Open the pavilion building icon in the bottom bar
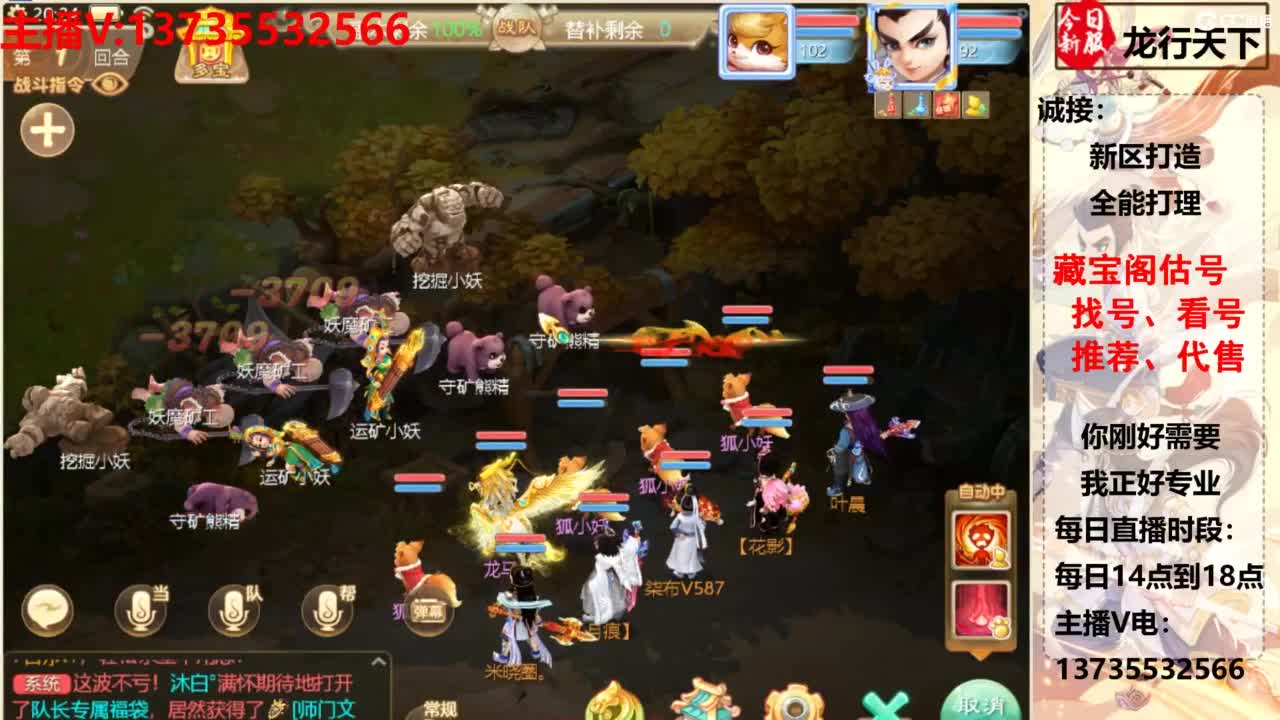The image size is (1280, 720). pyautogui.click(x=705, y=705)
